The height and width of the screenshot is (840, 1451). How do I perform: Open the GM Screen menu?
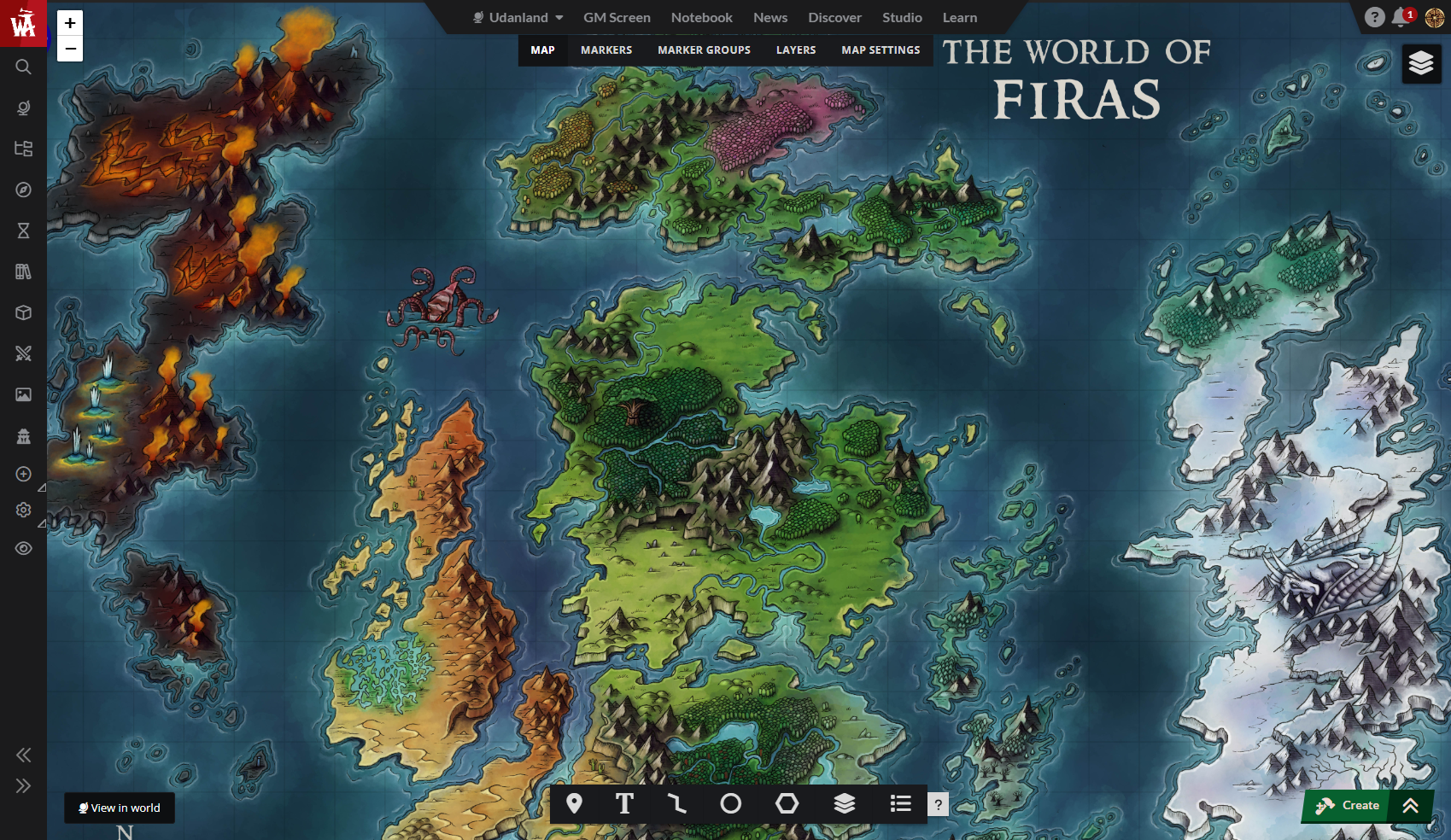coord(617,17)
